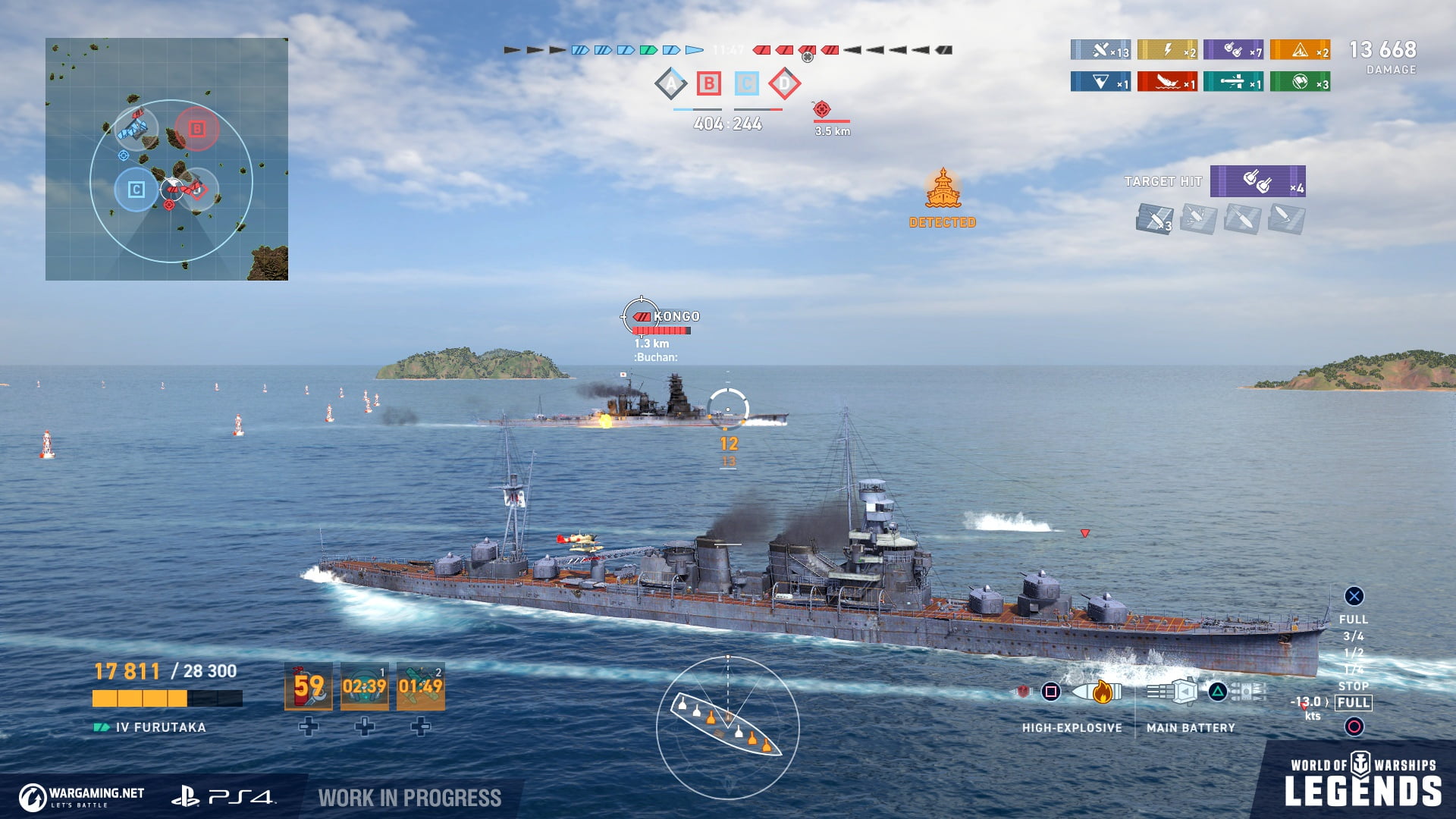The width and height of the screenshot is (1456, 819).
Task: Select the red ship destroyed ribbon
Action: (1167, 82)
